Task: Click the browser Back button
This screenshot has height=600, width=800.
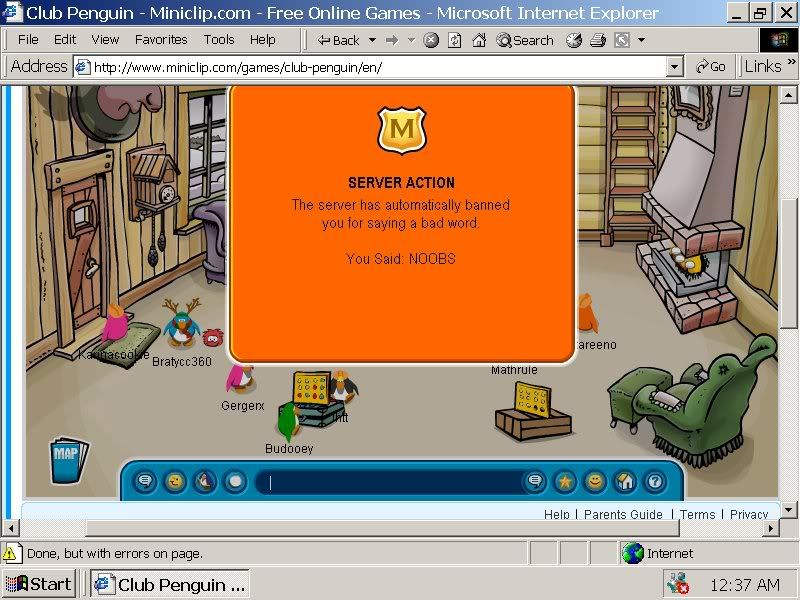Action: tap(338, 40)
